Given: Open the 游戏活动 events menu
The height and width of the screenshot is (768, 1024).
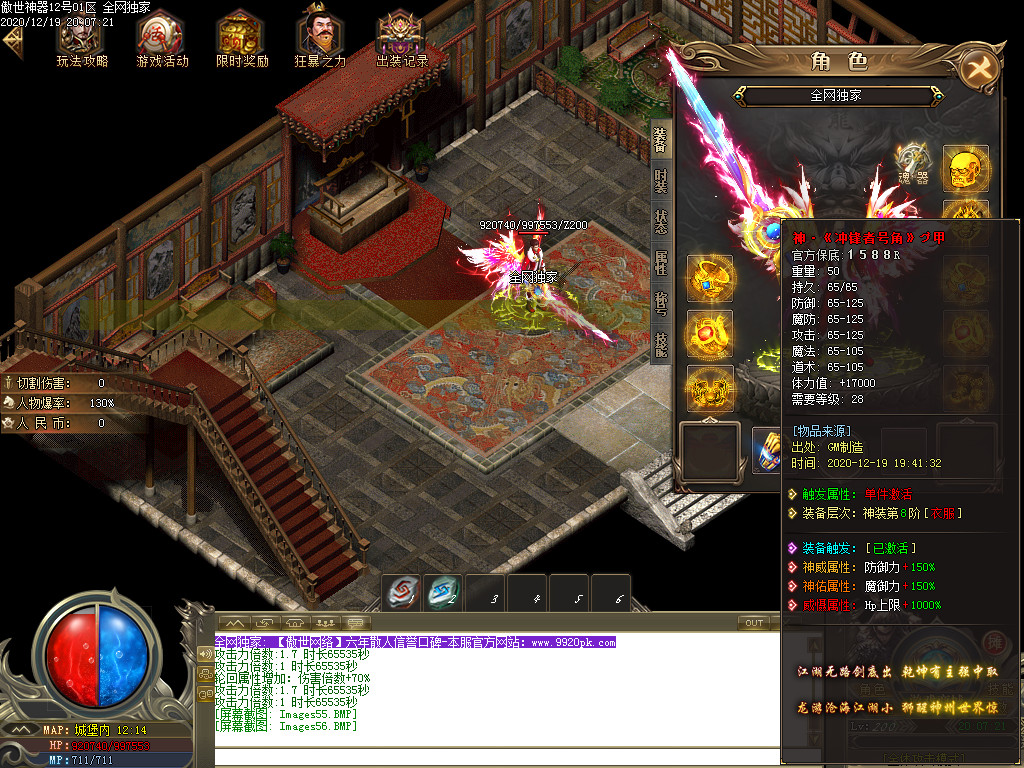Looking at the screenshot, I should (x=162, y=38).
